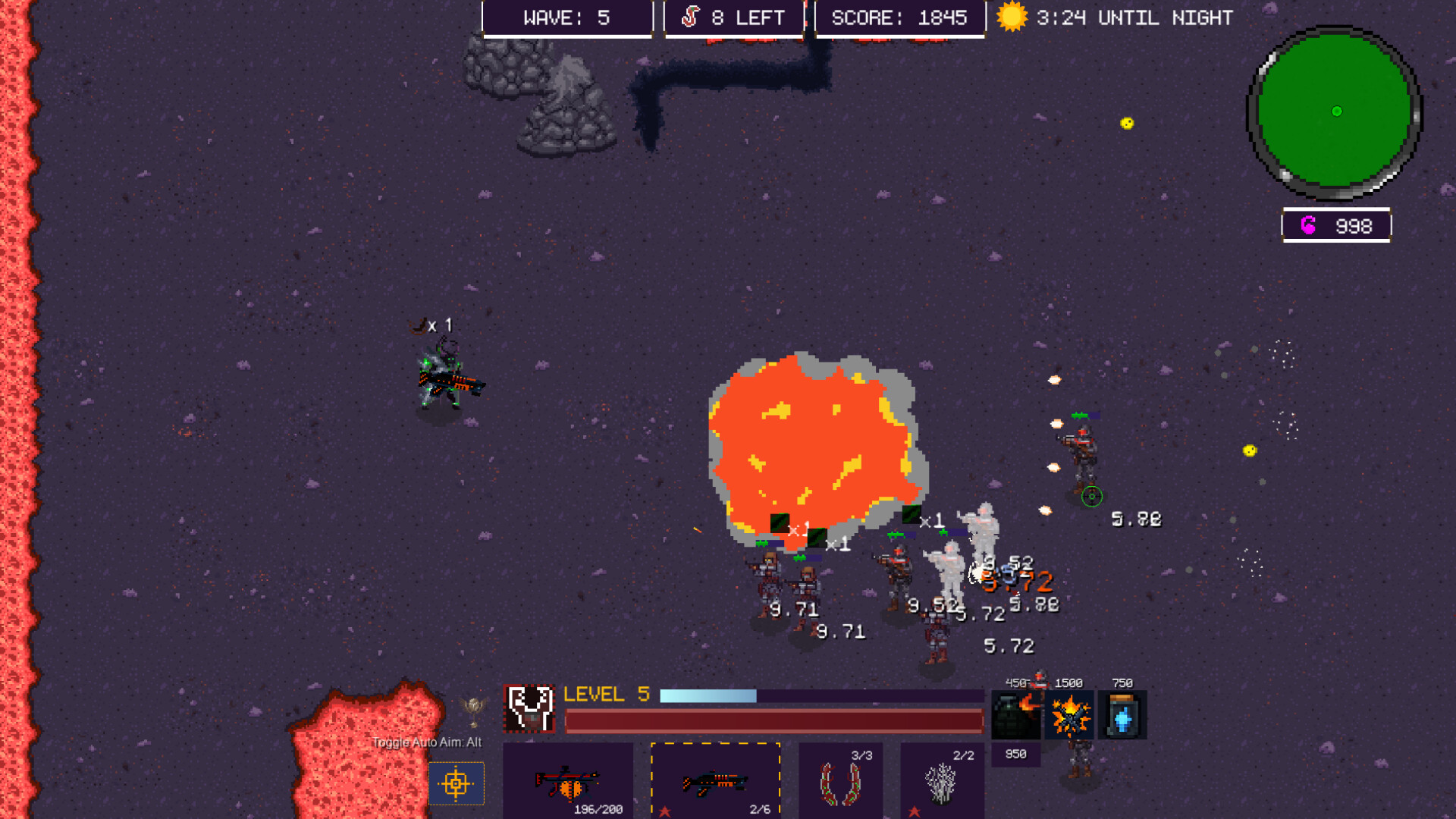Click the 950 price label under the grenade

(1015, 753)
